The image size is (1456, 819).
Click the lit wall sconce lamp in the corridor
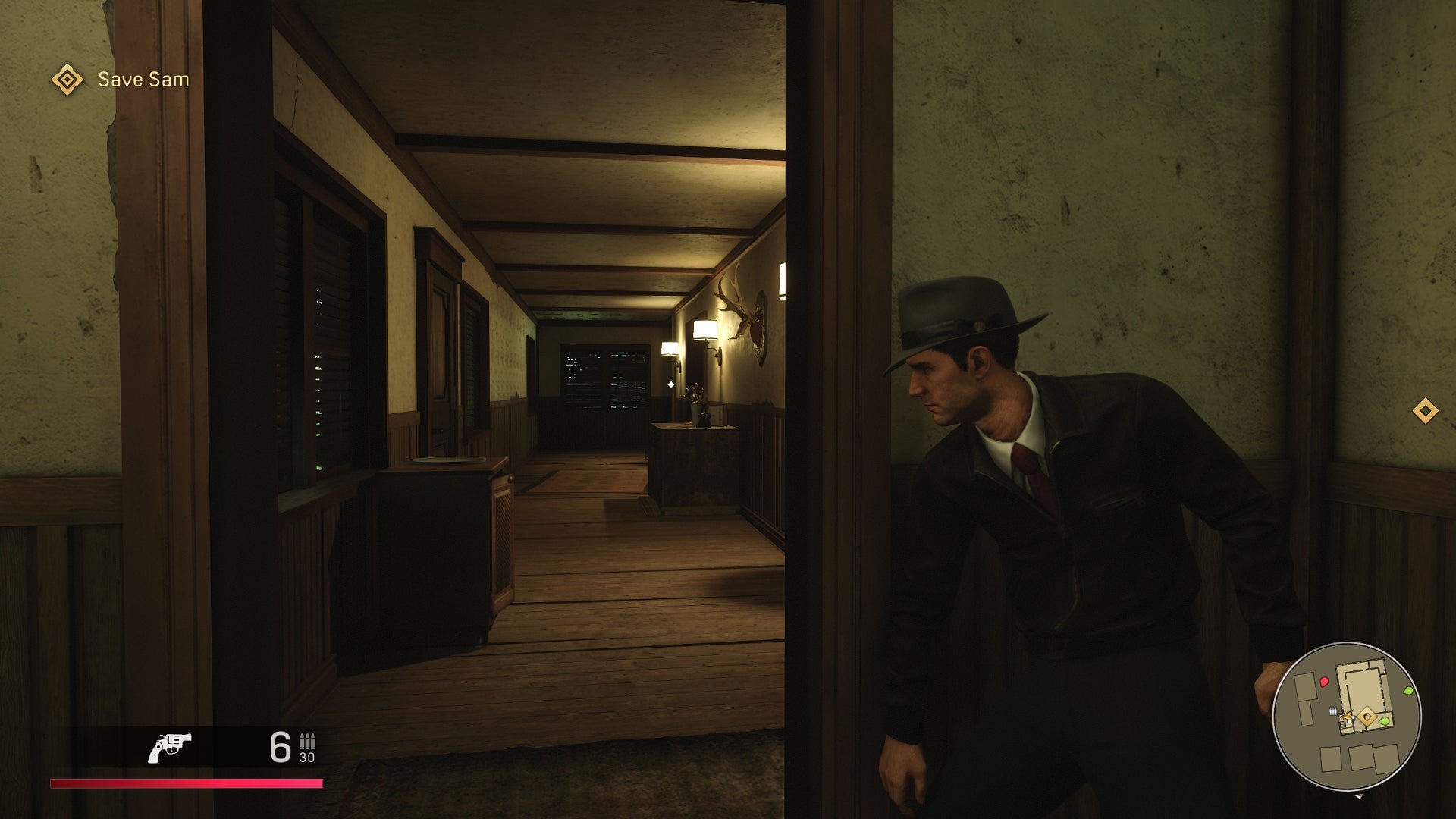pos(706,329)
